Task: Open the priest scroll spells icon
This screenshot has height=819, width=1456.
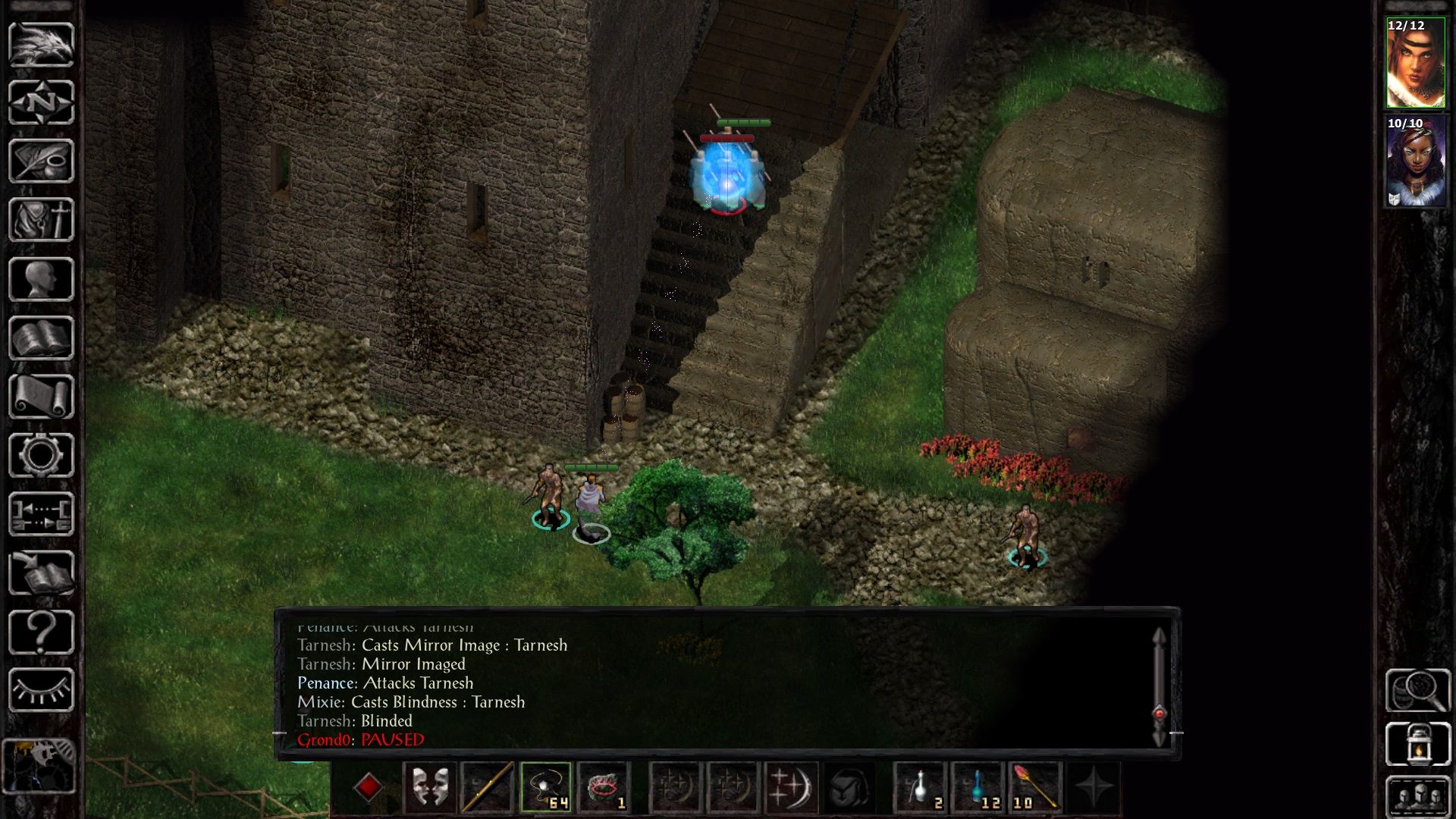Action: point(42,394)
